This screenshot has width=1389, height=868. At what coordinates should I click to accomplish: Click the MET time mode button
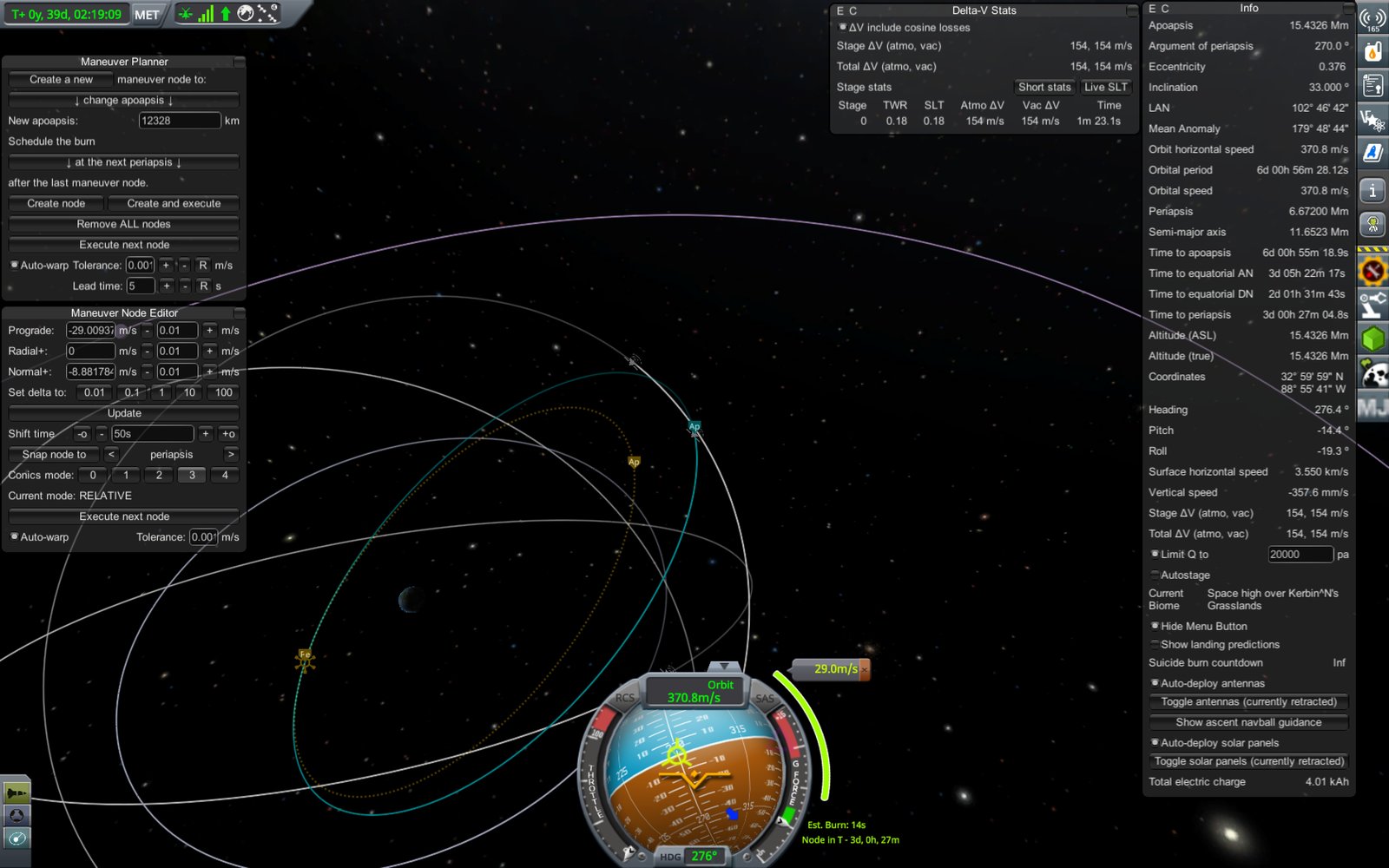click(147, 15)
